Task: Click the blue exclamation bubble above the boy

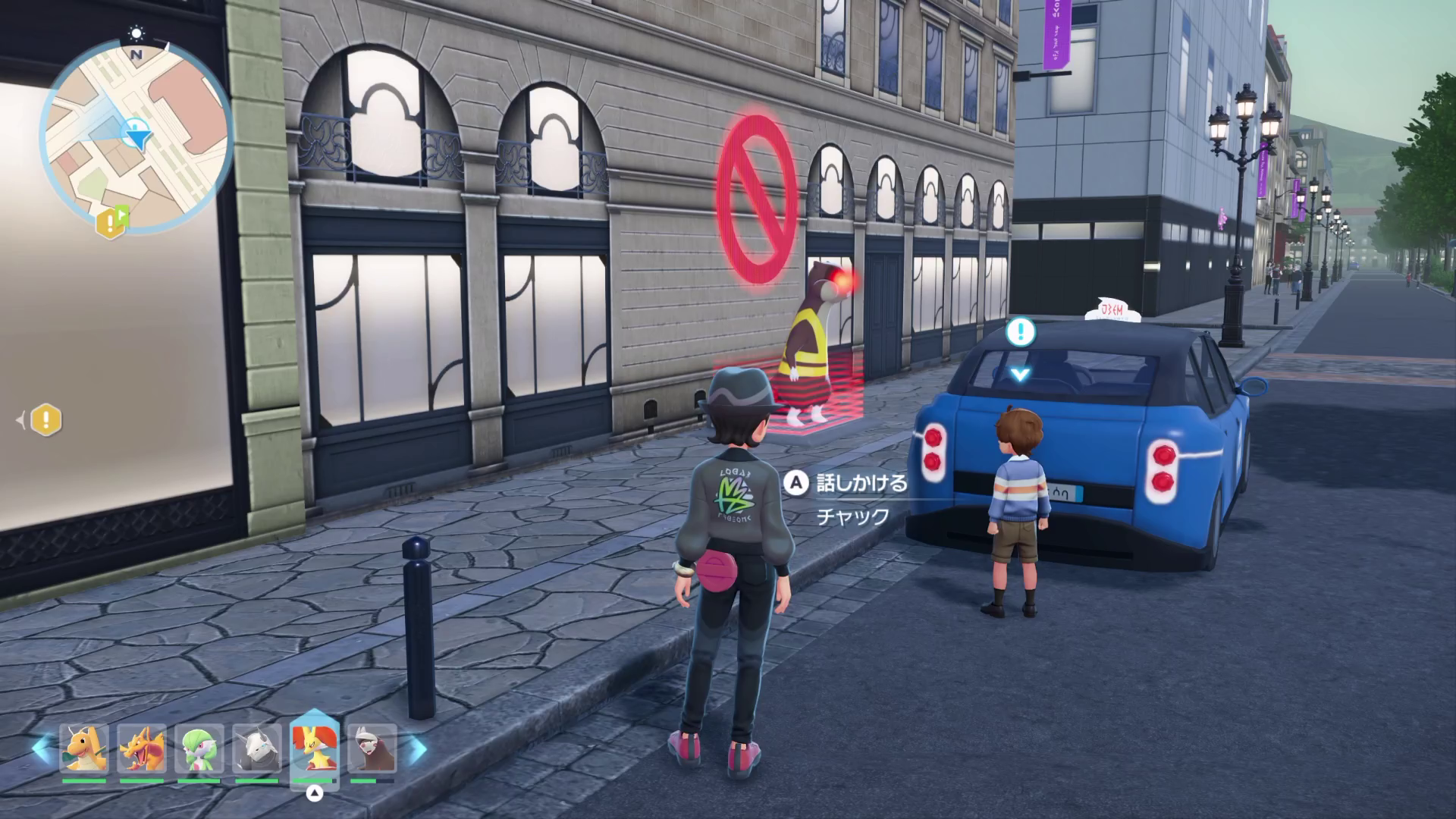Action: 1021,332
